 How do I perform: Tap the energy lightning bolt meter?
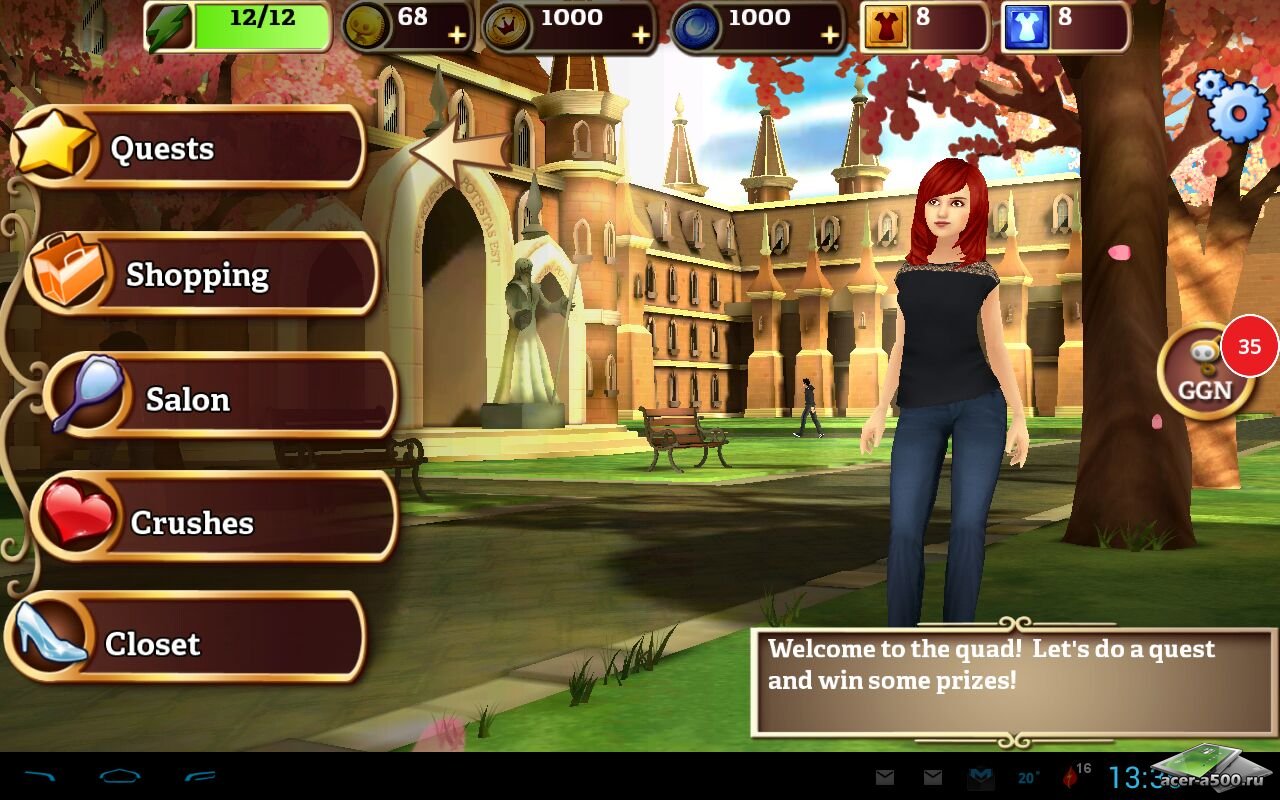pyautogui.click(x=238, y=27)
